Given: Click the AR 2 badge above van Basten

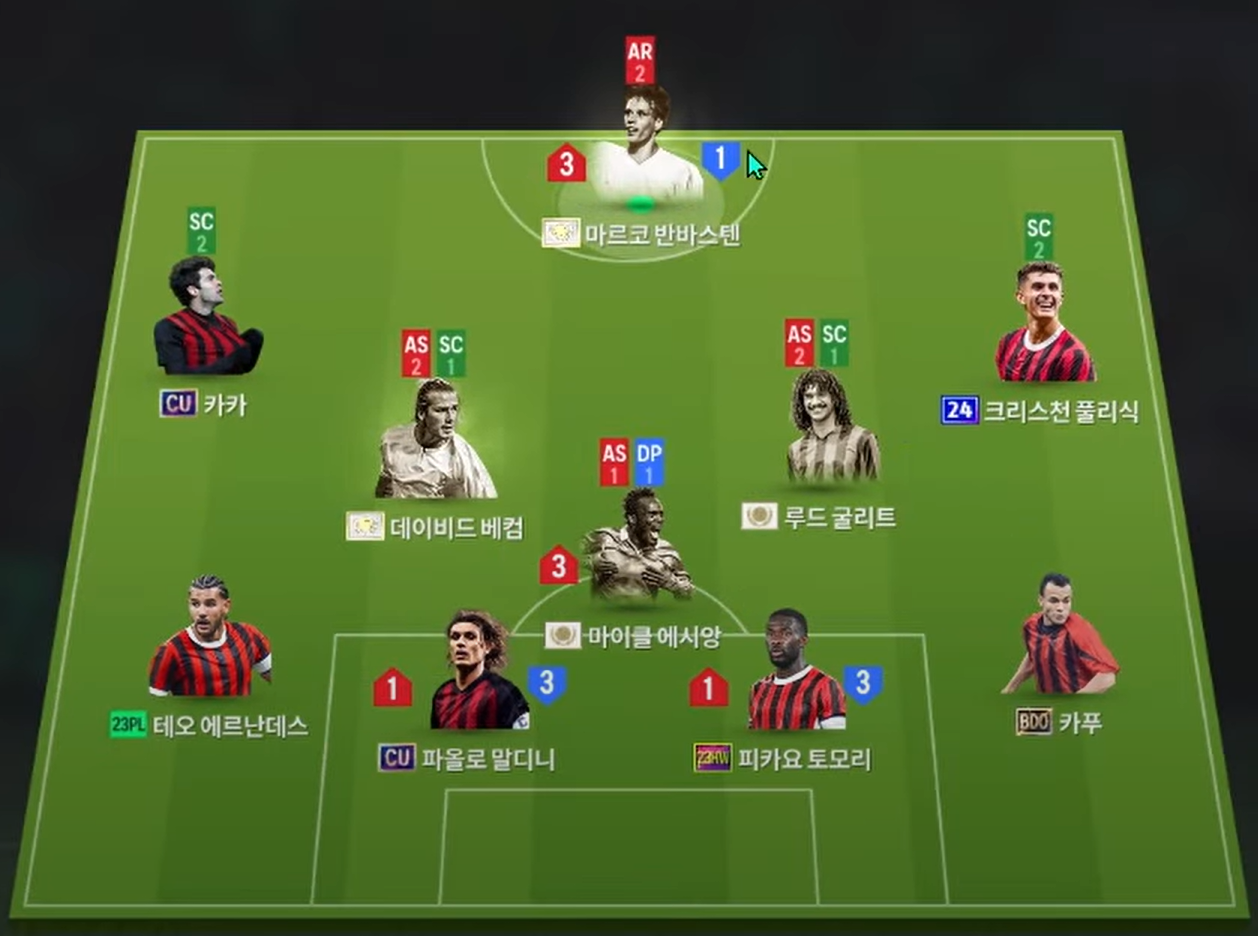Looking at the screenshot, I should tap(640, 61).
